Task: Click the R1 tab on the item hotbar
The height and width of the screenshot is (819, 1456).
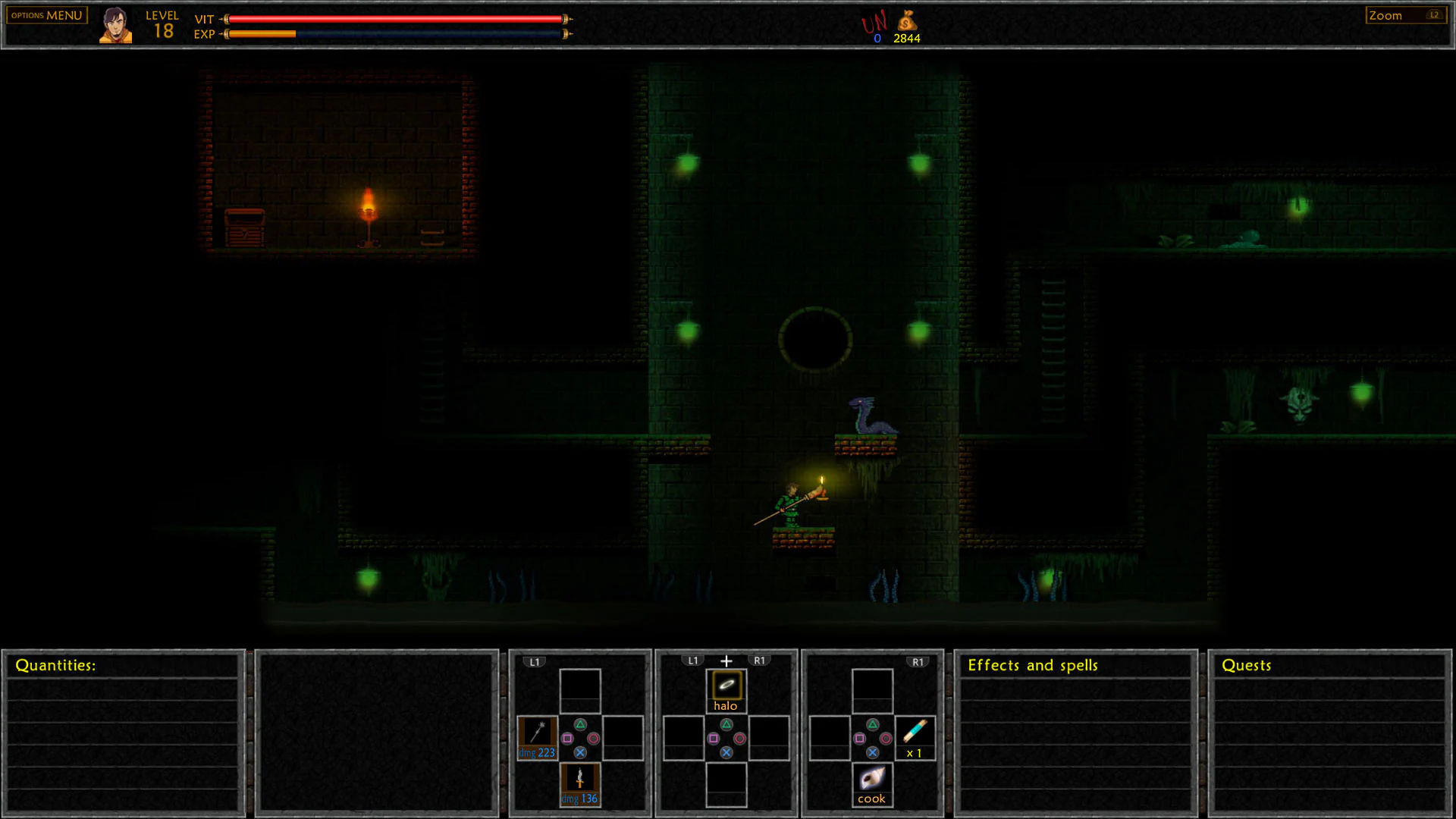Action: tap(918, 661)
